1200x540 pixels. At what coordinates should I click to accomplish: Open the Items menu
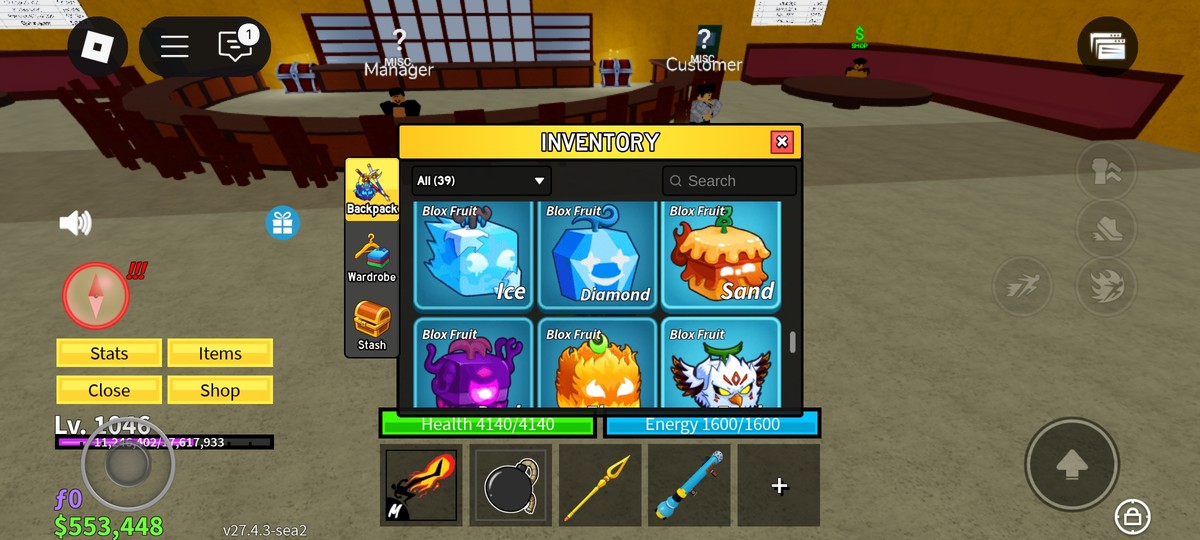point(220,353)
